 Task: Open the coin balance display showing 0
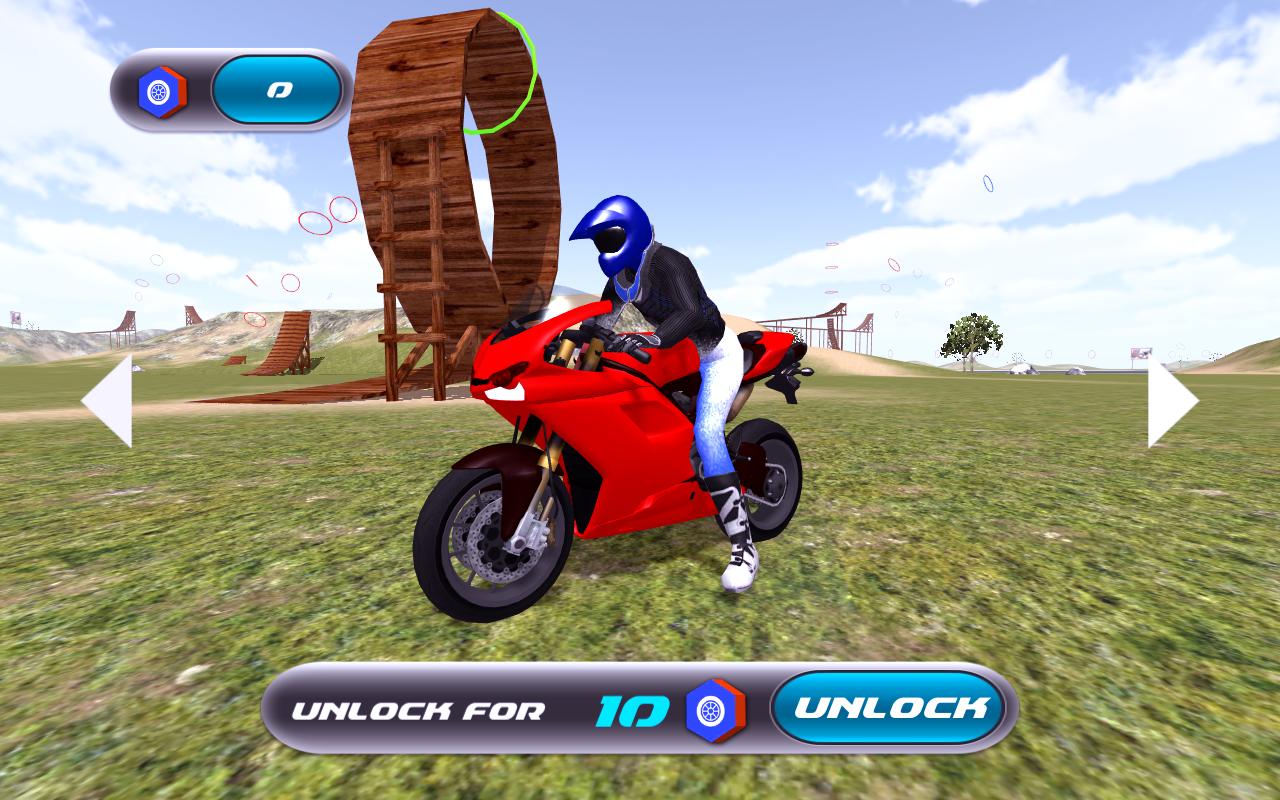(x=277, y=89)
